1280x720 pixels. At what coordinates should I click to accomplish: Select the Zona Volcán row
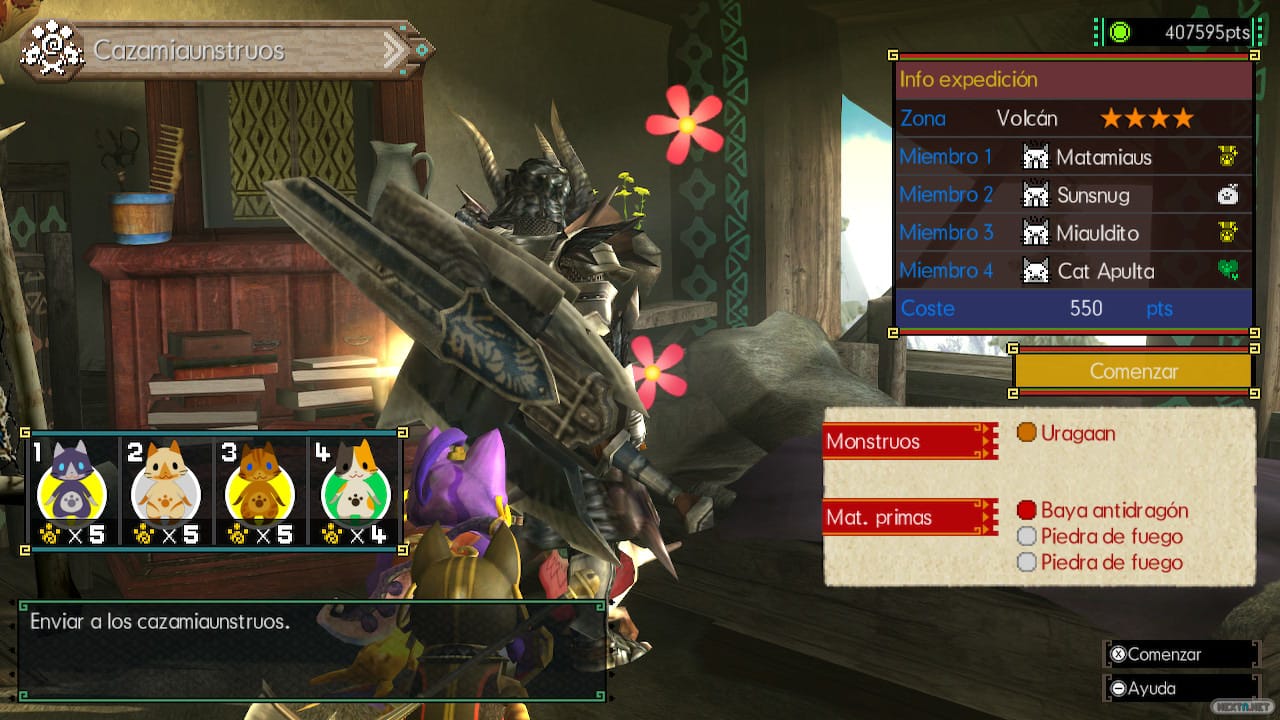click(1072, 119)
